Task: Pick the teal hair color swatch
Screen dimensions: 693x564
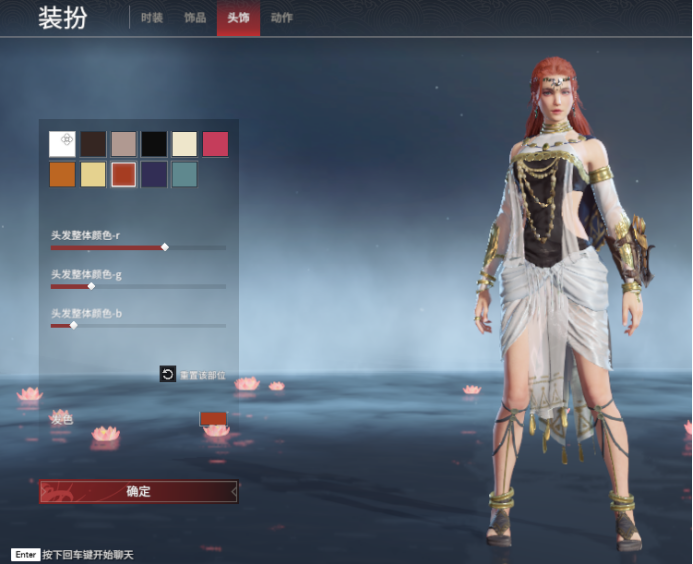Action: coord(185,175)
